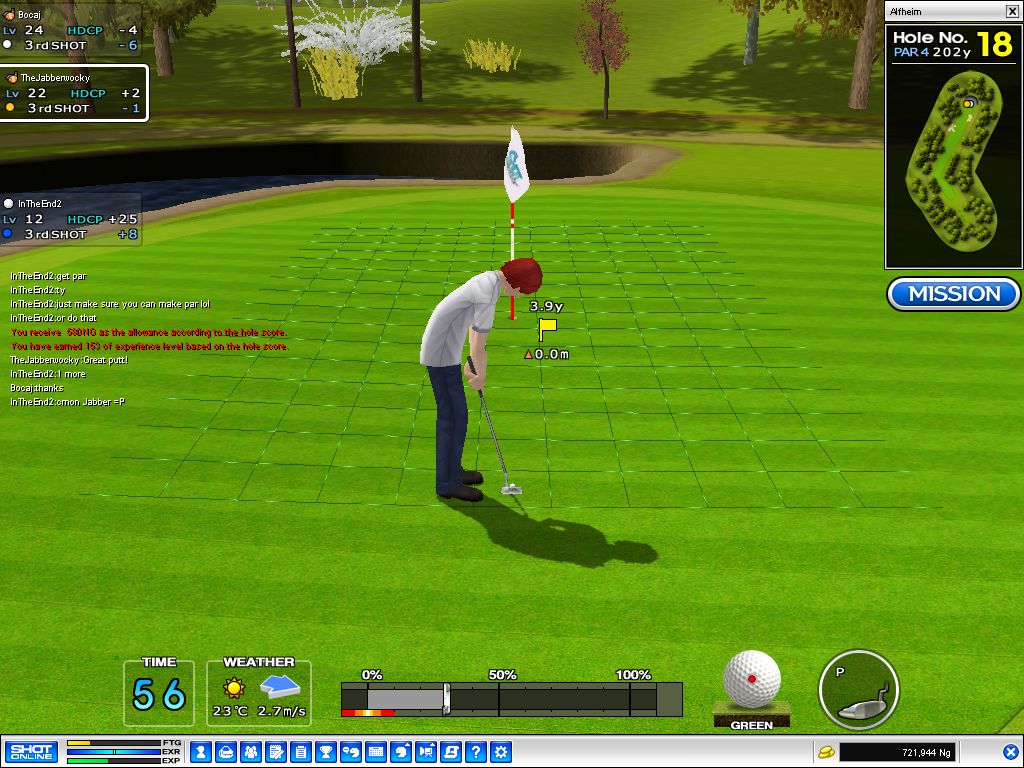
Task: Select Bocaj player score panel
Action: (70, 30)
